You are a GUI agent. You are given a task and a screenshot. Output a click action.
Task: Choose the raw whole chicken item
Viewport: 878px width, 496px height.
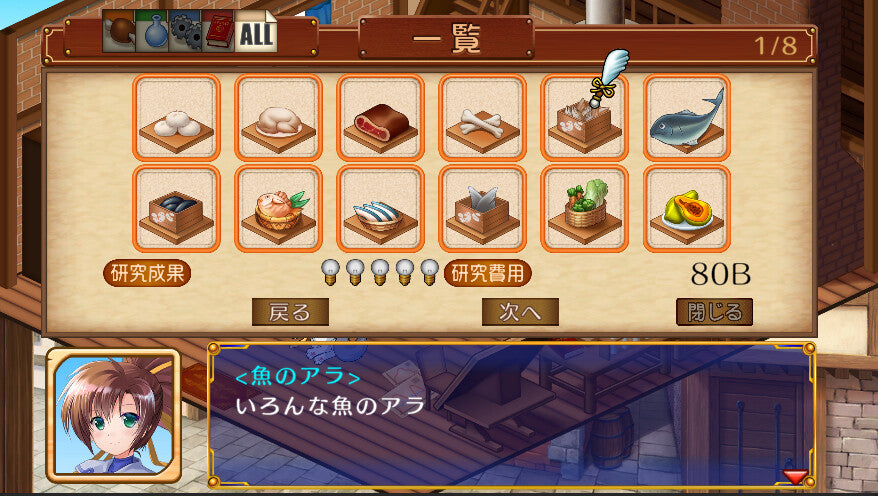tap(279, 118)
